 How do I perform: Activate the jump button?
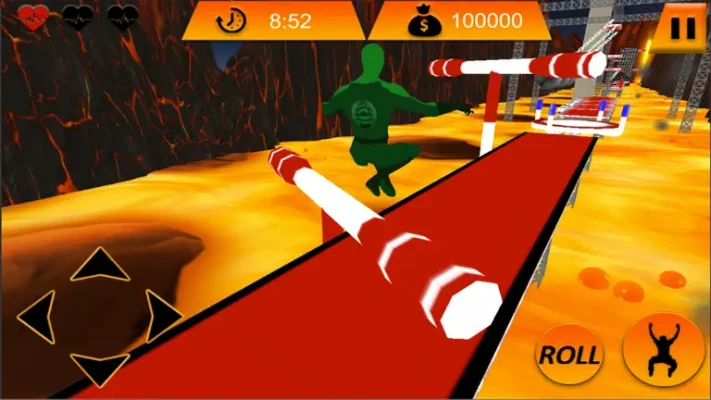pyautogui.click(x=662, y=352)
